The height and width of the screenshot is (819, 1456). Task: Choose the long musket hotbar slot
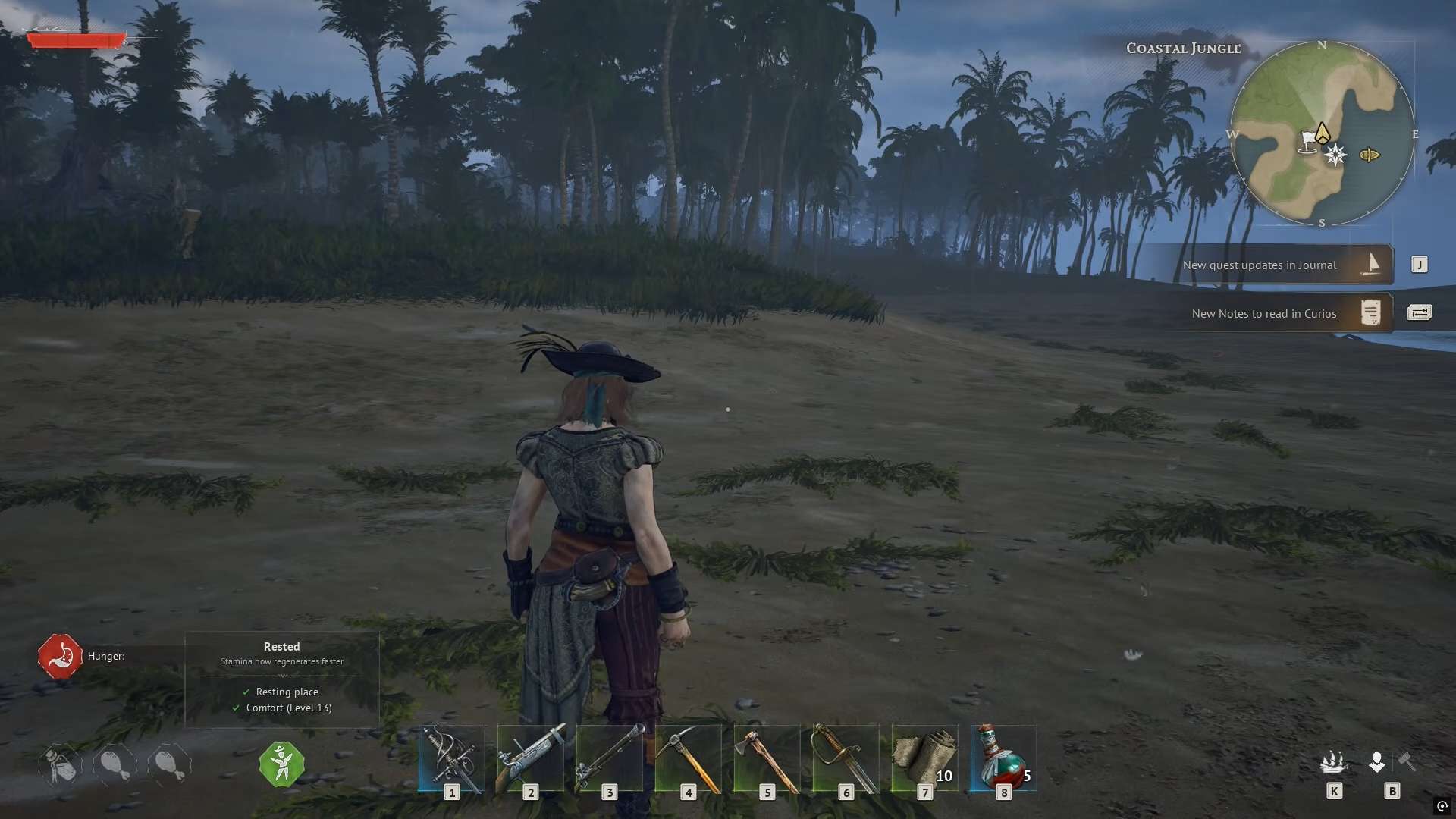610,758
